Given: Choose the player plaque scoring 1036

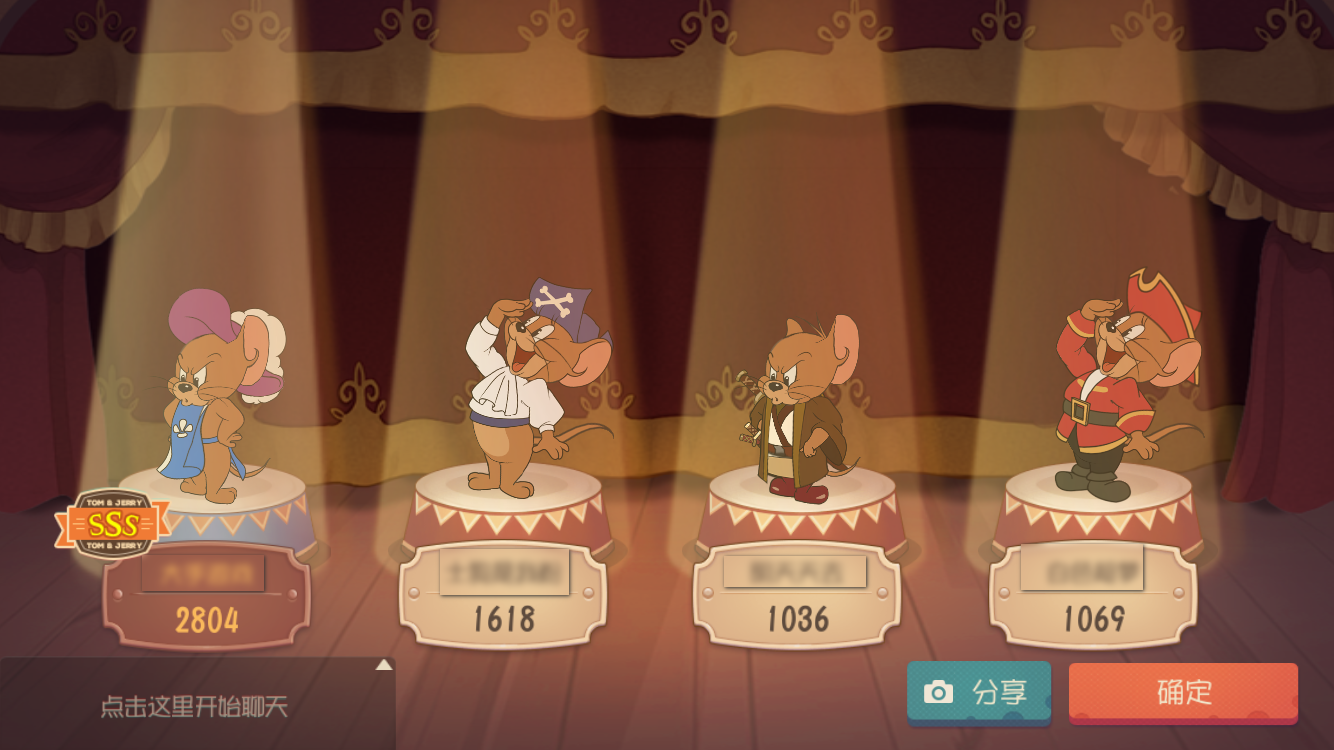Looking at the screenshot, I should pos(797,597).
